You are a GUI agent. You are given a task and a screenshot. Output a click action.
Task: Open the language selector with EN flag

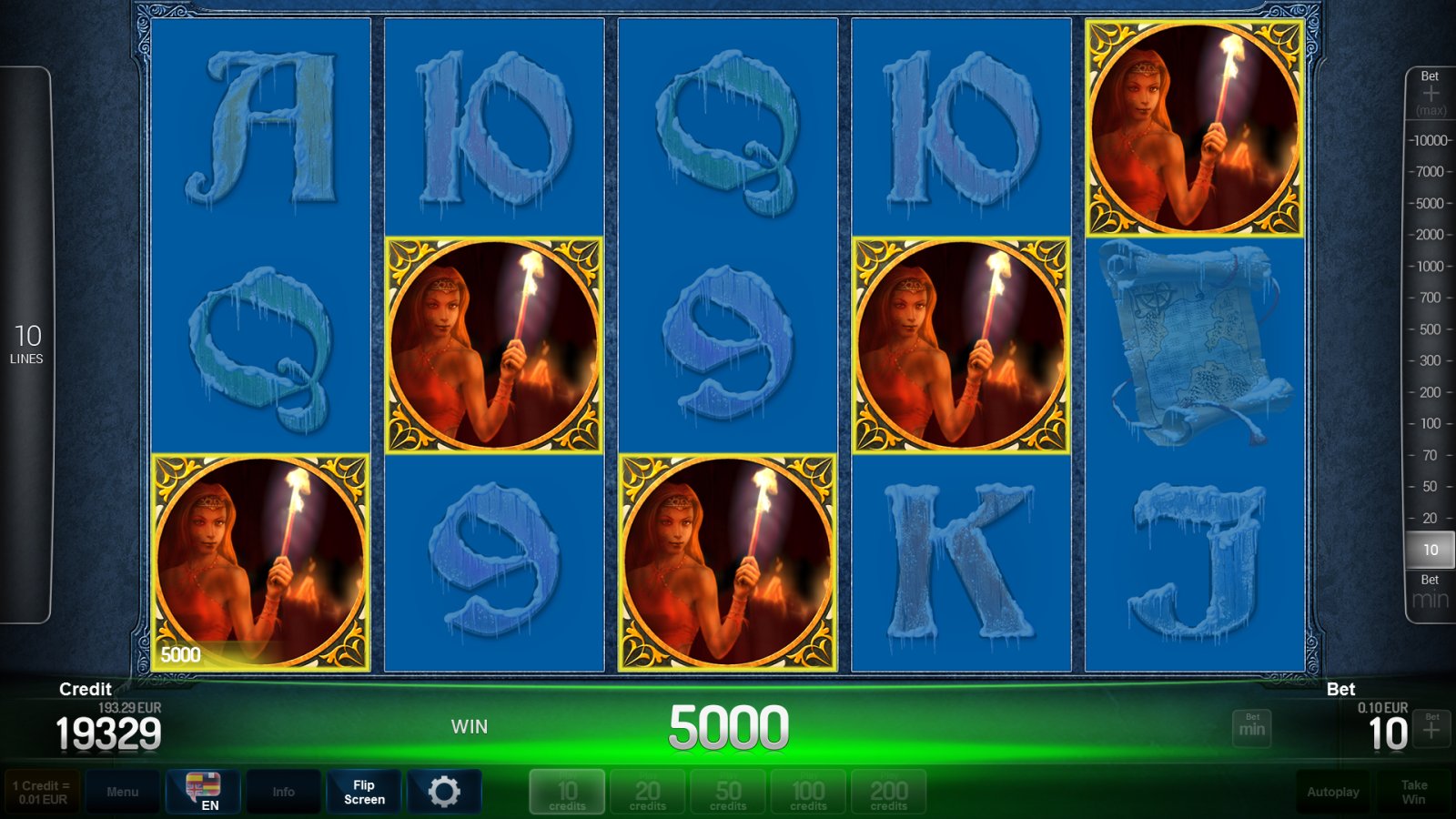coord(205,791)
